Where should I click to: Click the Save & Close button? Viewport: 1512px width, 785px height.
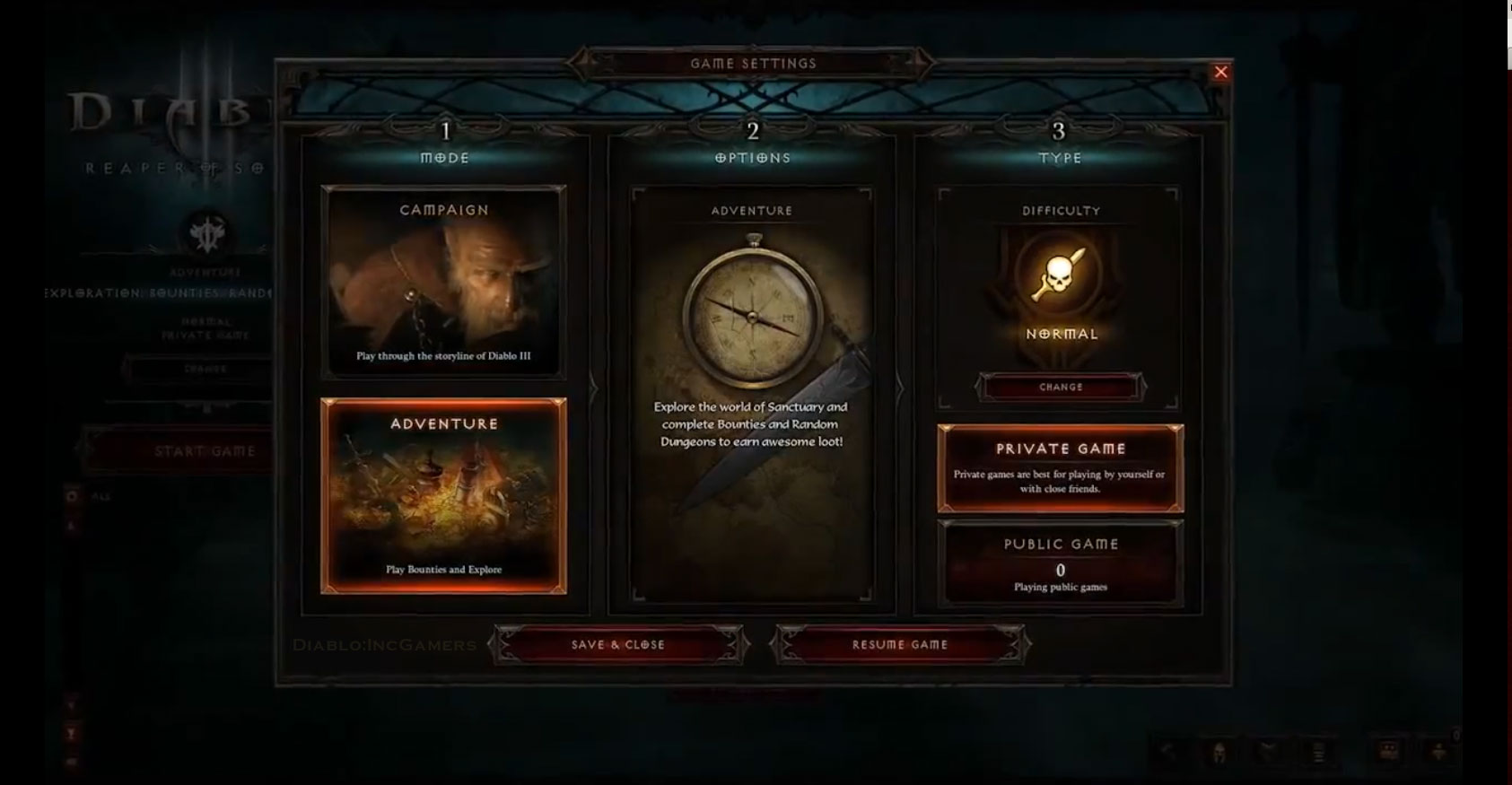pos(618,644)
